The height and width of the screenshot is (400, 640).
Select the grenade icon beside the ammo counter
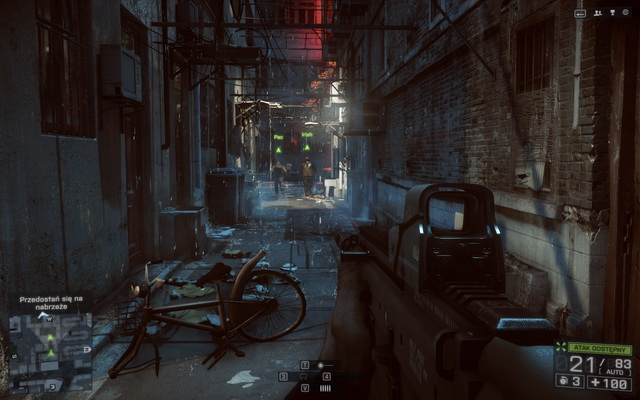[562, 381]
